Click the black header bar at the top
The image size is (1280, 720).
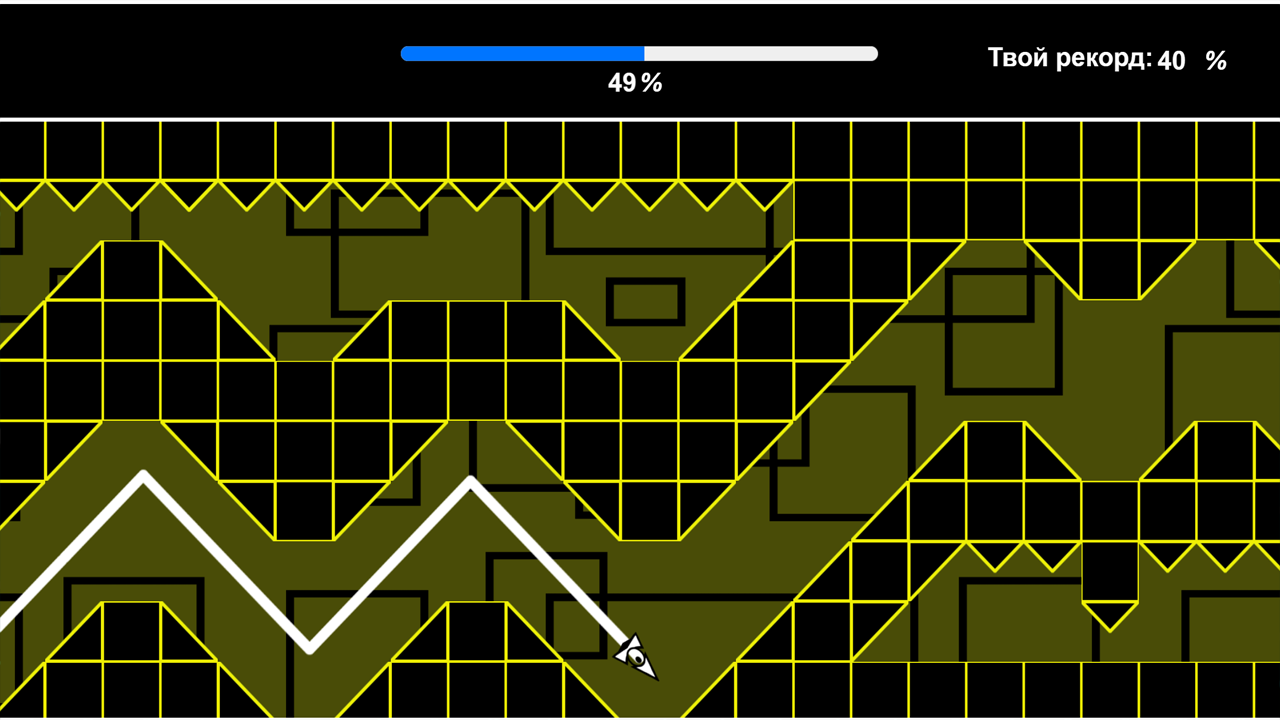coord(200,55)
